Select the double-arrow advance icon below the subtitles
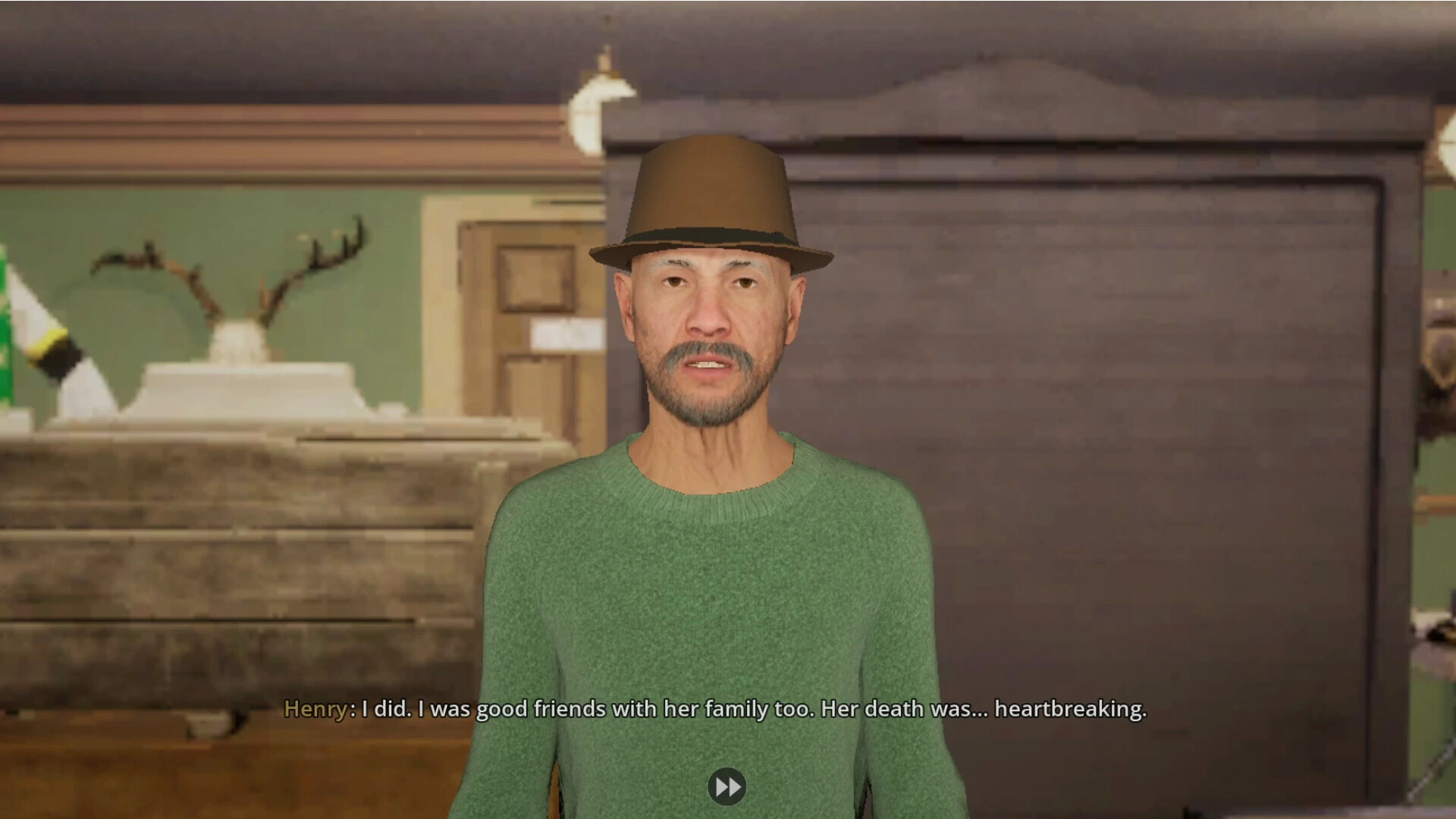The image size is (1456, 819). (x=728, y=786)
